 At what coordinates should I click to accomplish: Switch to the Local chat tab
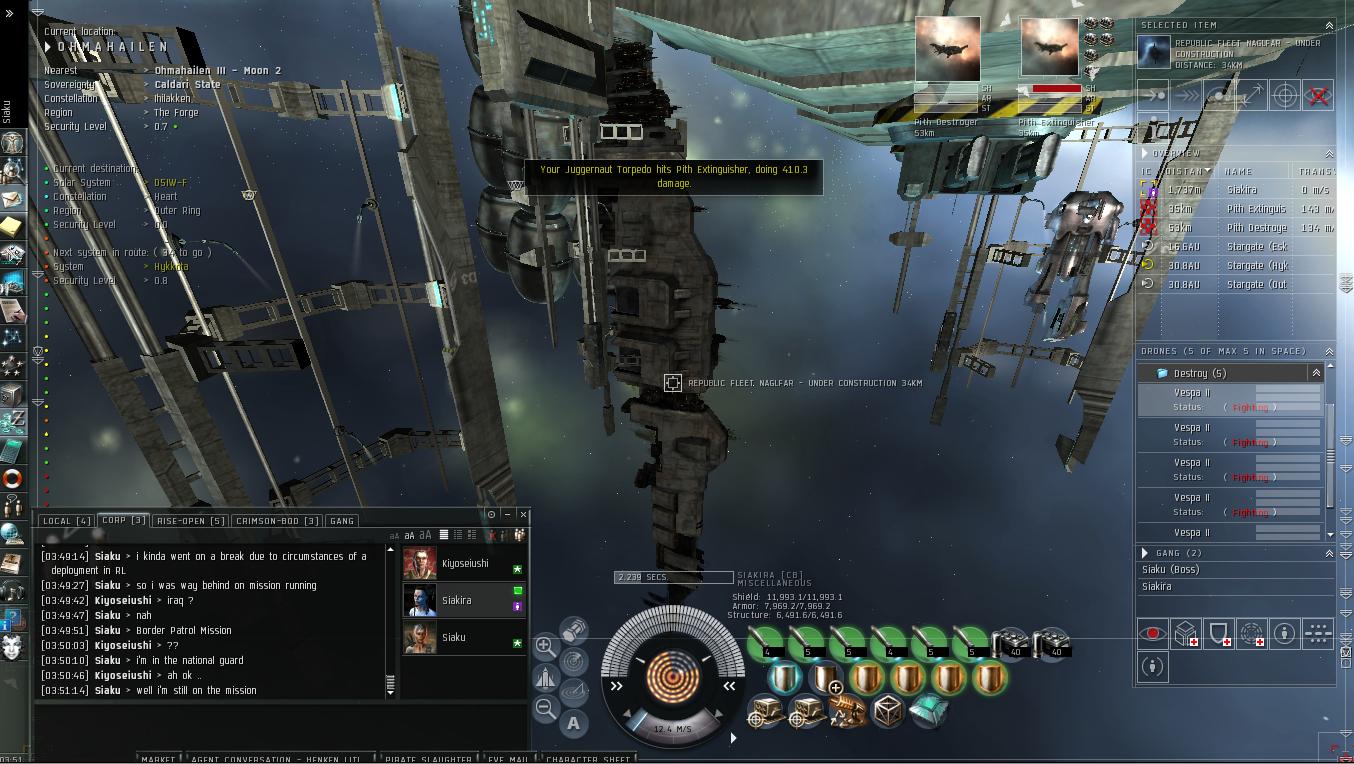(x=66, y=521)
